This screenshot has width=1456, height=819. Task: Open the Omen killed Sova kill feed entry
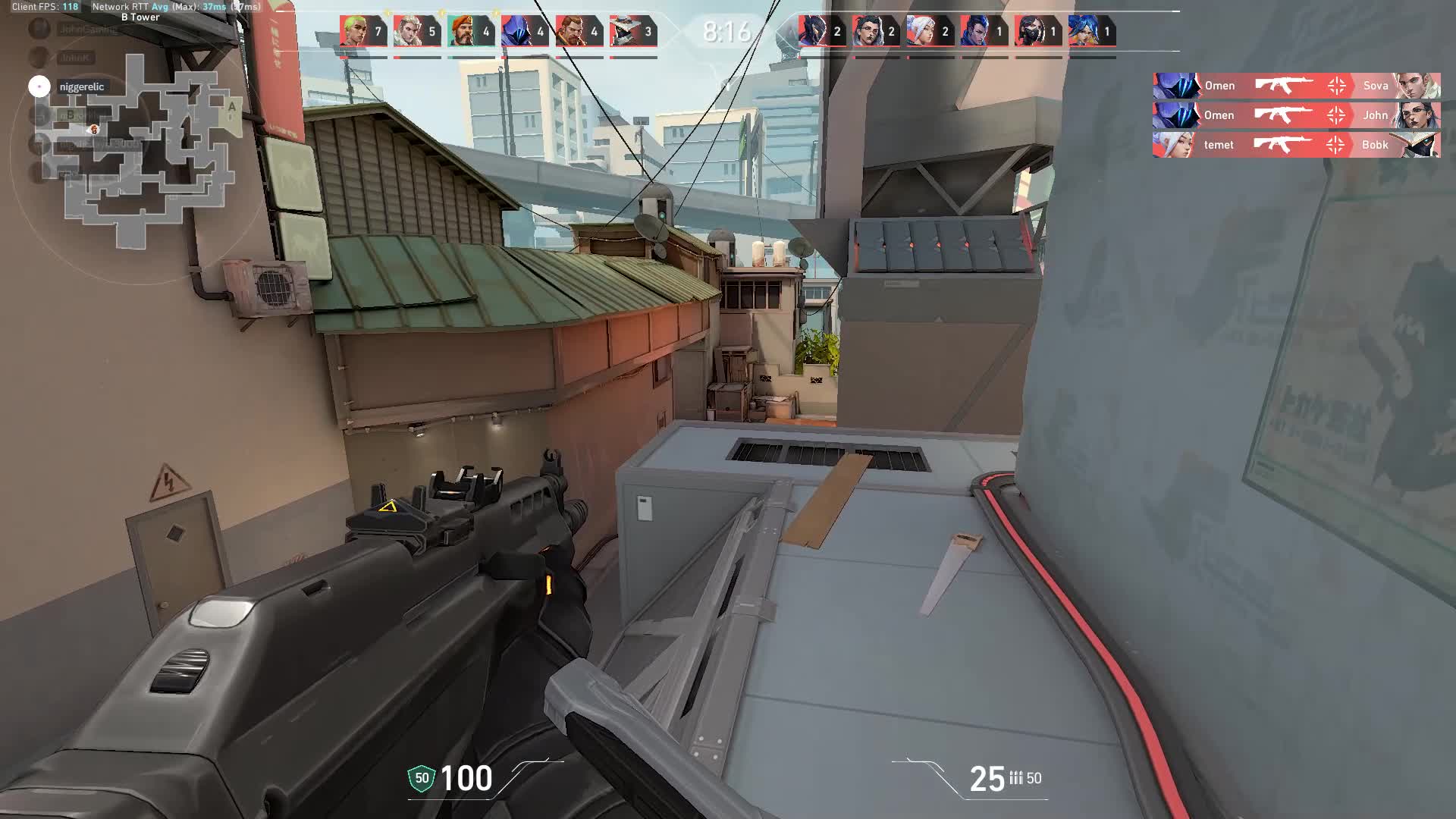1296,86
